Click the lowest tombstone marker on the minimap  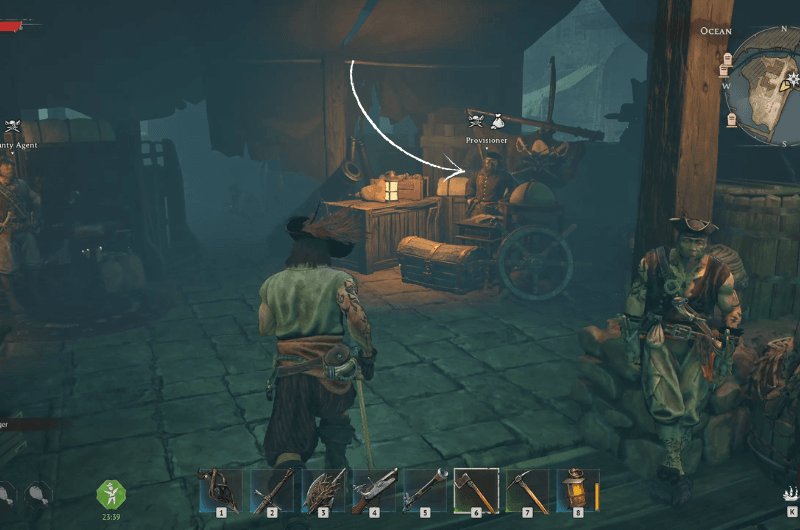pos(731,120)
